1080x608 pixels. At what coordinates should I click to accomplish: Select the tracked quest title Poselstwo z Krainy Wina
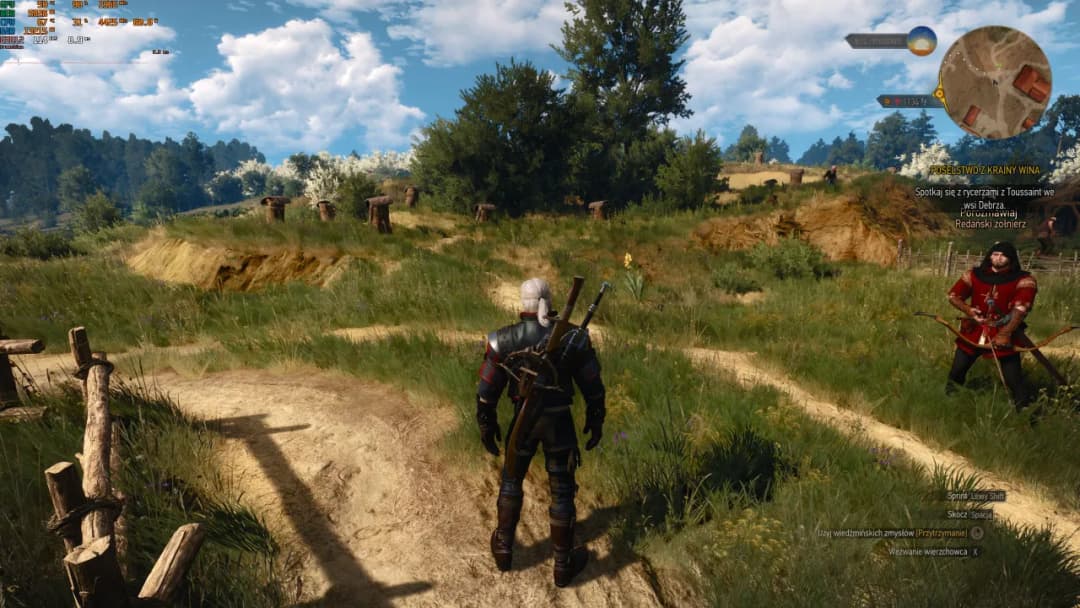pyautogui.click(x=984, y=171)
